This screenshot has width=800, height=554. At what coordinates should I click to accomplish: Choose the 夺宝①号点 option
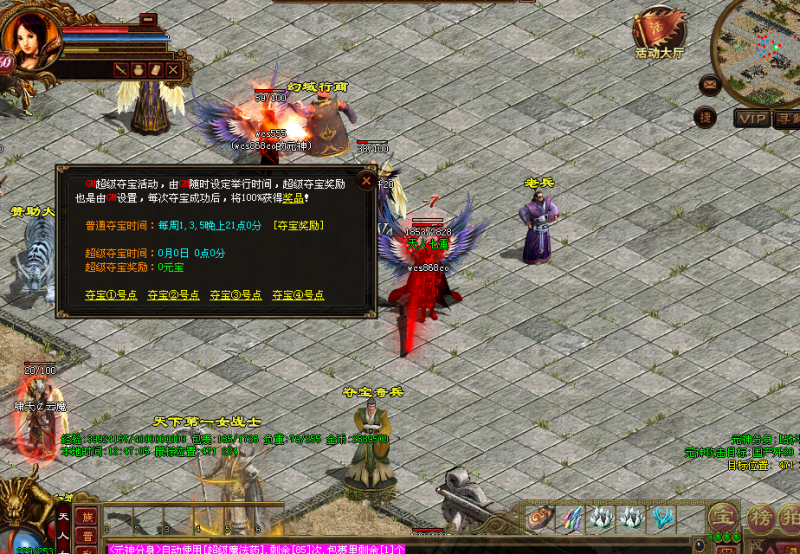click(111, 295)
